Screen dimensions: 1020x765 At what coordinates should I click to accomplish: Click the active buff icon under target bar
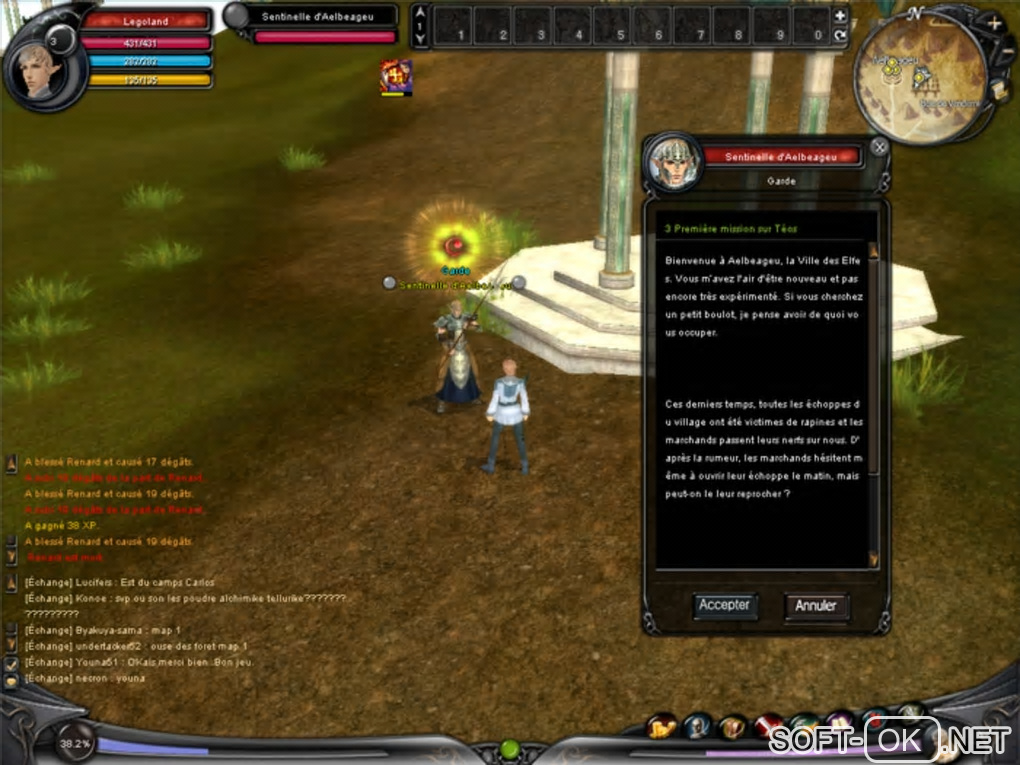click(x=396, y=77)
